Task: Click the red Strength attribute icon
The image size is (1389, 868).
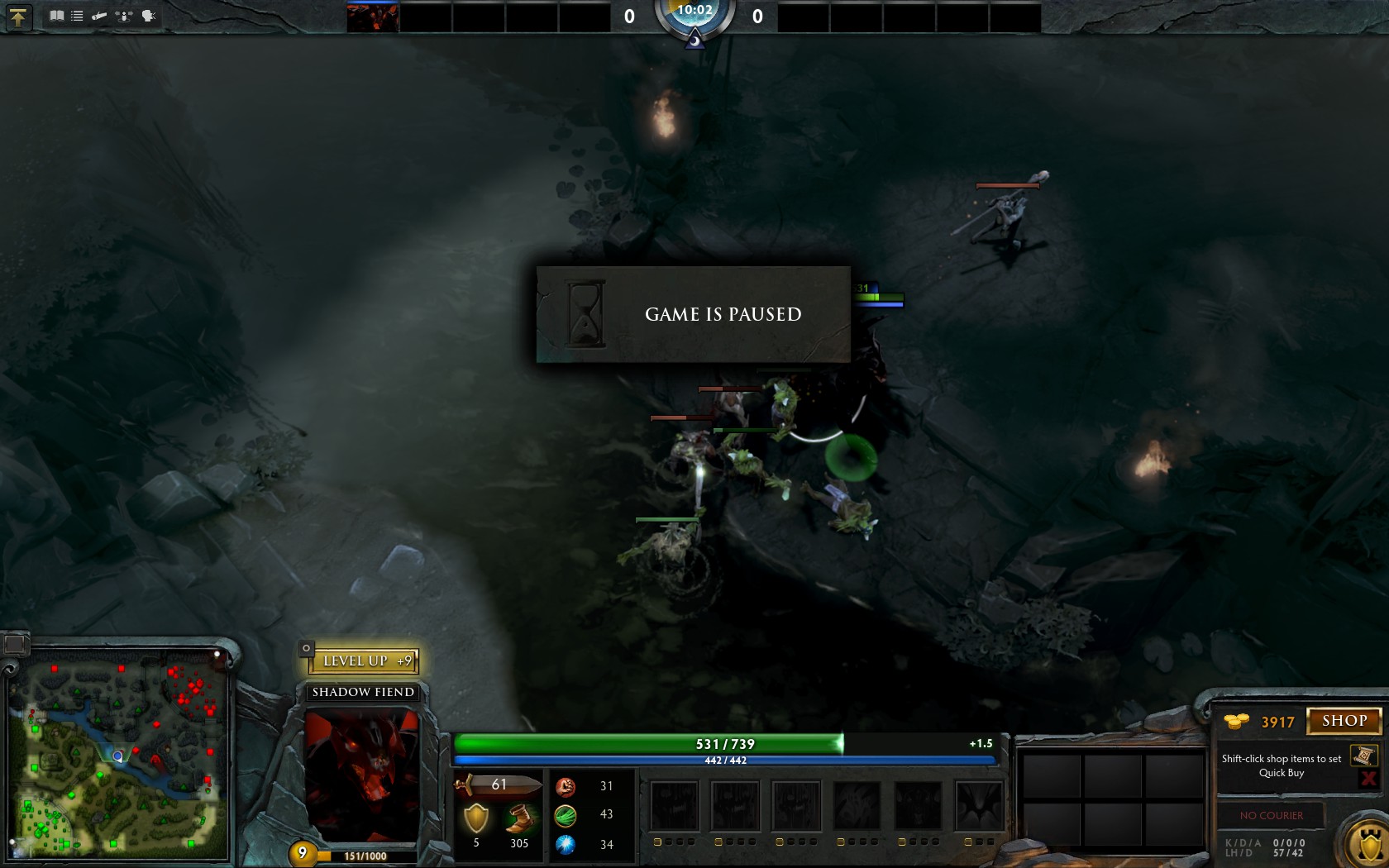Action: 567,786
